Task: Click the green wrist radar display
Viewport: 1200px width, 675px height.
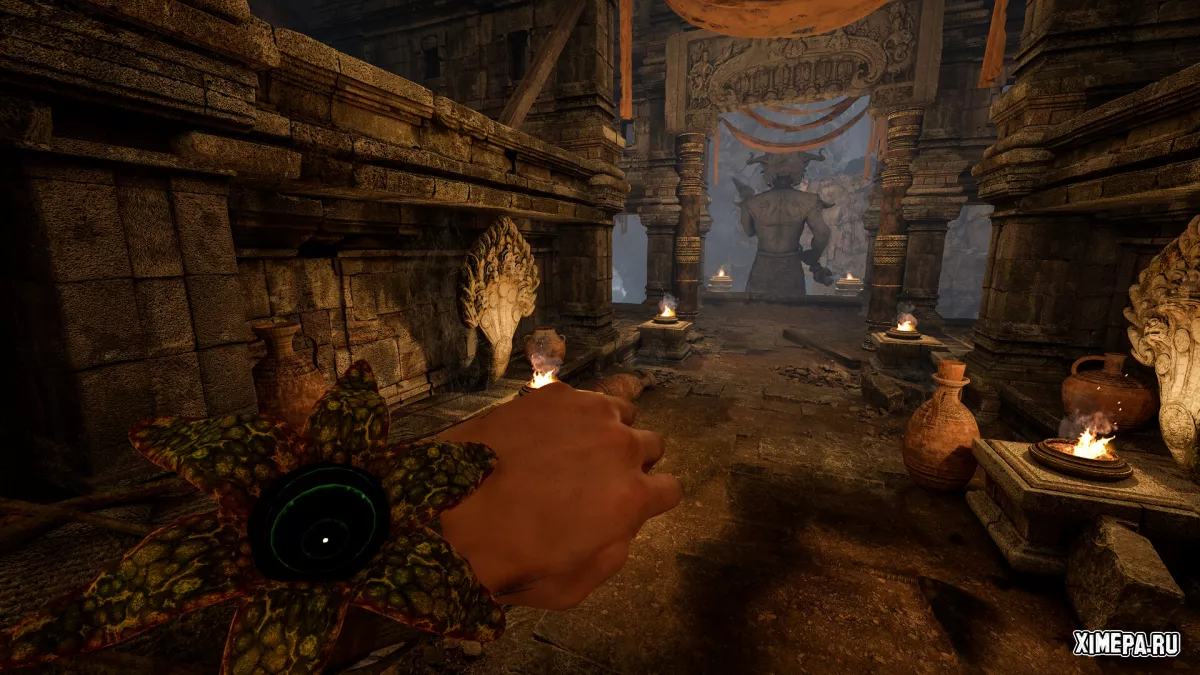Action: [x=318, y=522]
